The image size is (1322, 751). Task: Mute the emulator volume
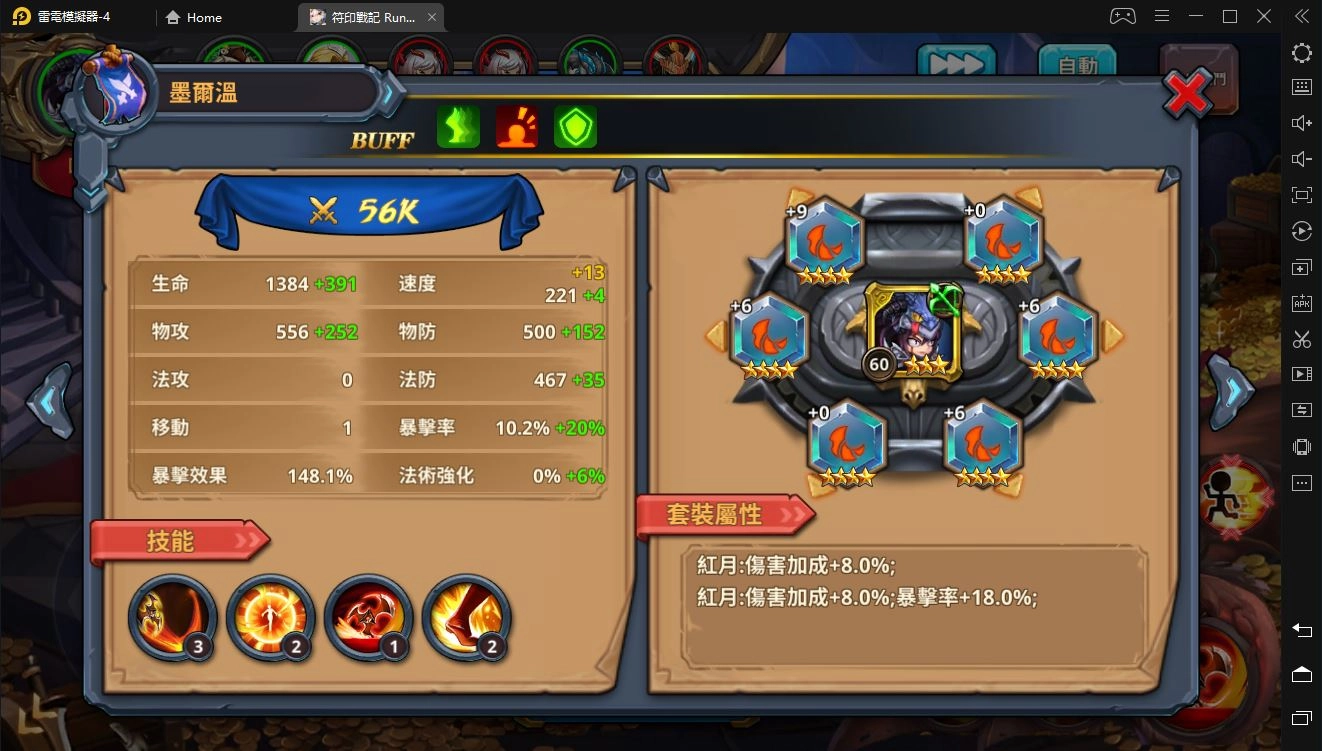click(1301, 160)
